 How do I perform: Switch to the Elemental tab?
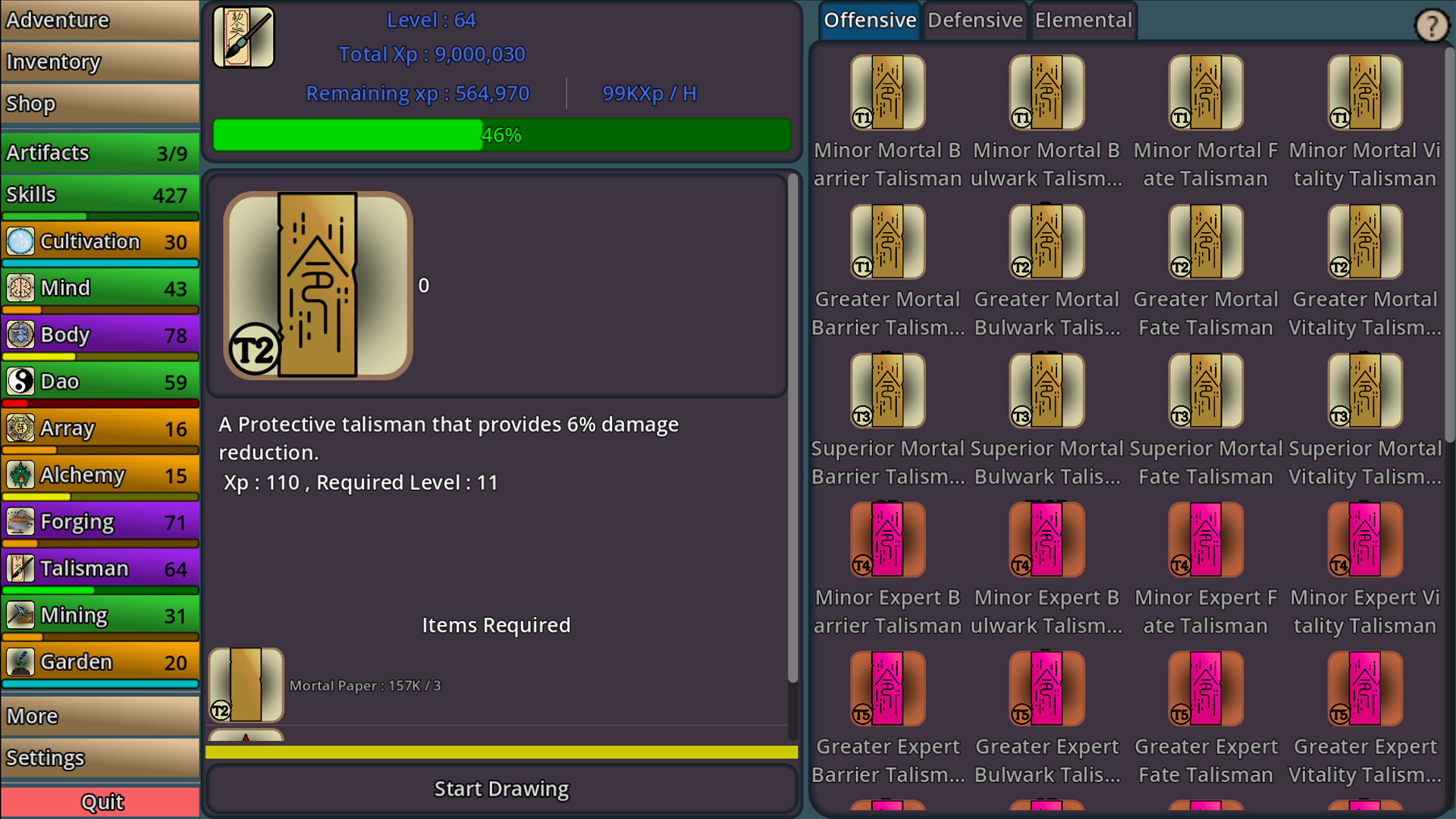tap(1083, 20)
